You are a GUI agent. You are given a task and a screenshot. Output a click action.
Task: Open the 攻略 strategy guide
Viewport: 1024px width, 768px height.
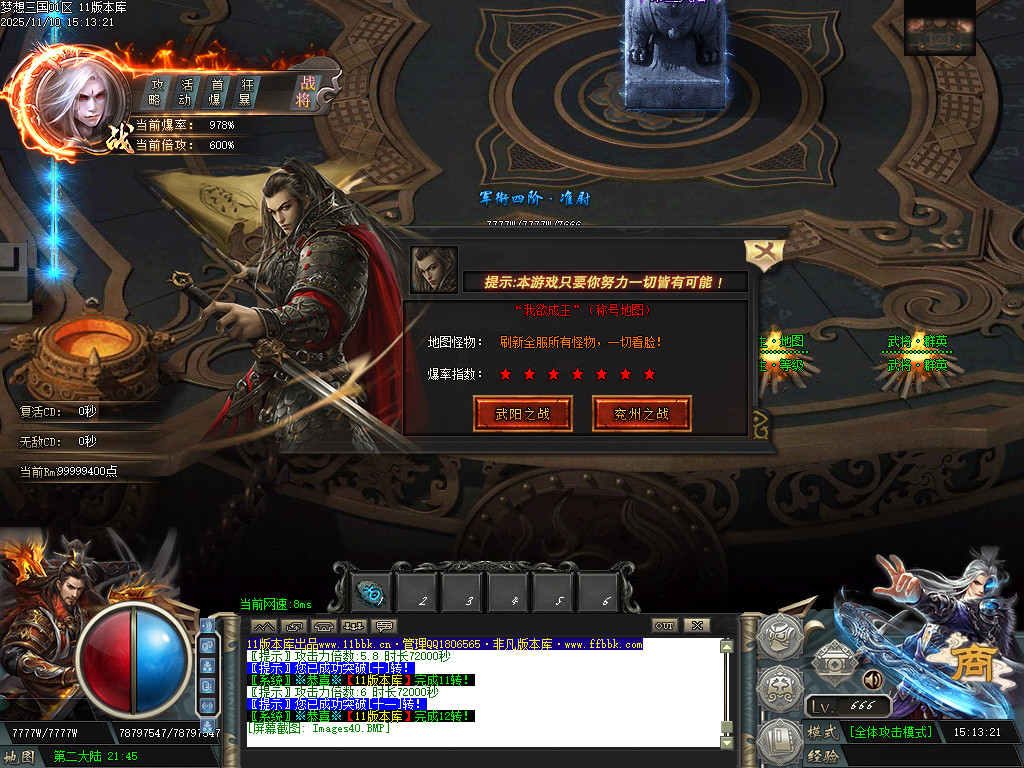click(156, 92)
